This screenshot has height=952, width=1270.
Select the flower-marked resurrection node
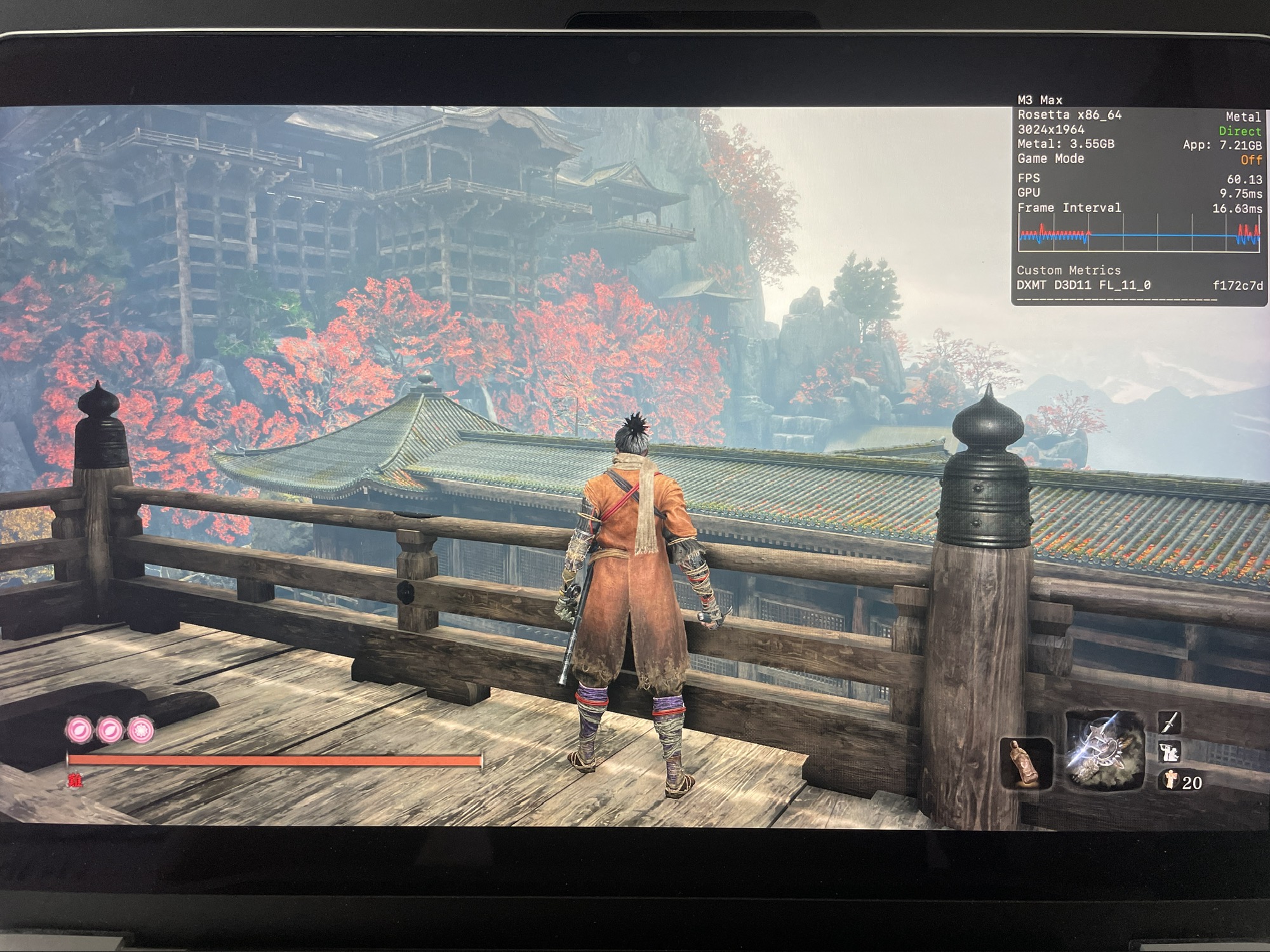[141, 730]
